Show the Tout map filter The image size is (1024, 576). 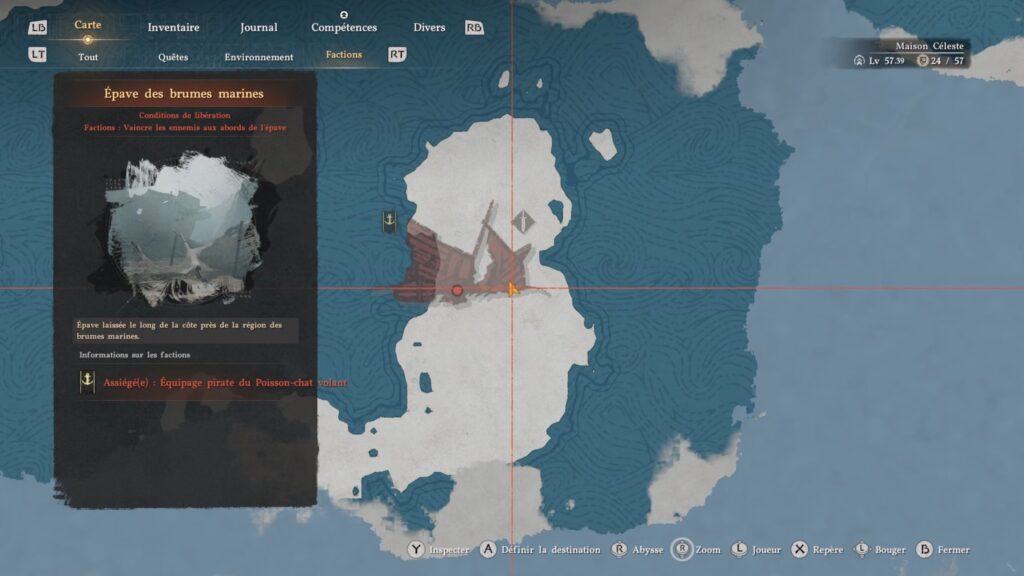click(88, 57)
